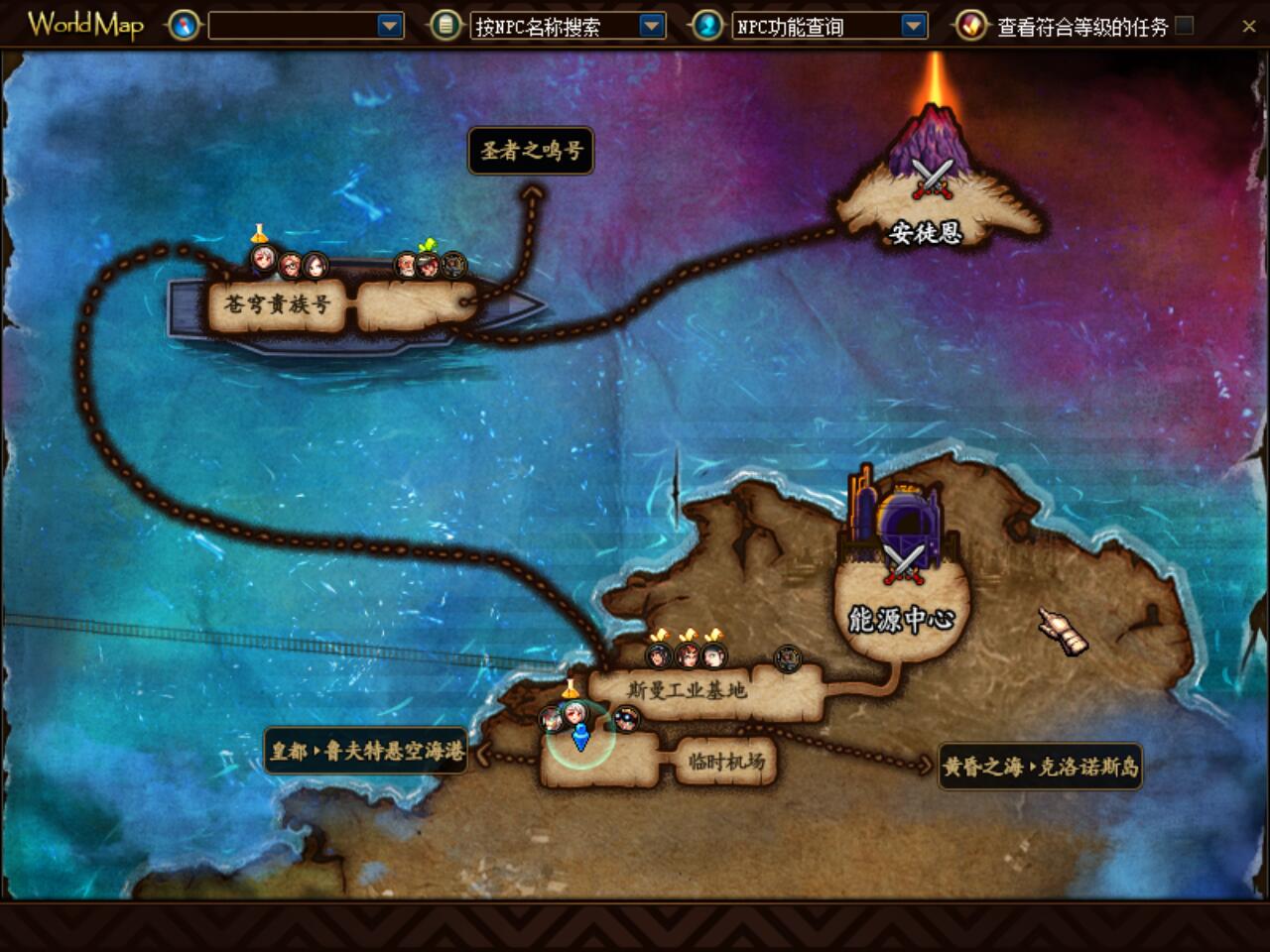Go to 黄昏之海 克洛诺斯岛
1270x952 pixels.
1041,767
